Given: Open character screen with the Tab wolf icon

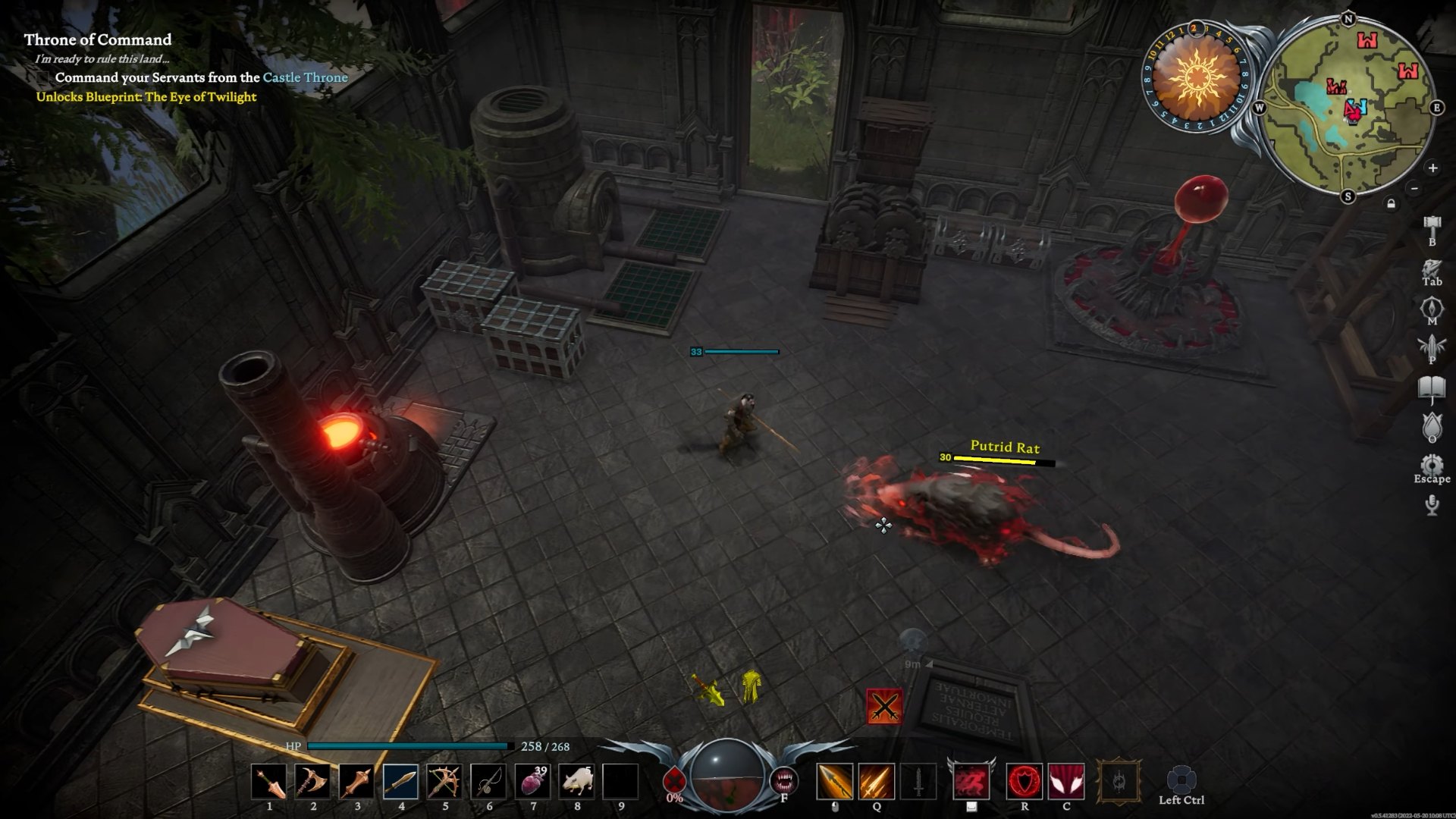Looking at the screenshot, I should (x=1430, y=267).
